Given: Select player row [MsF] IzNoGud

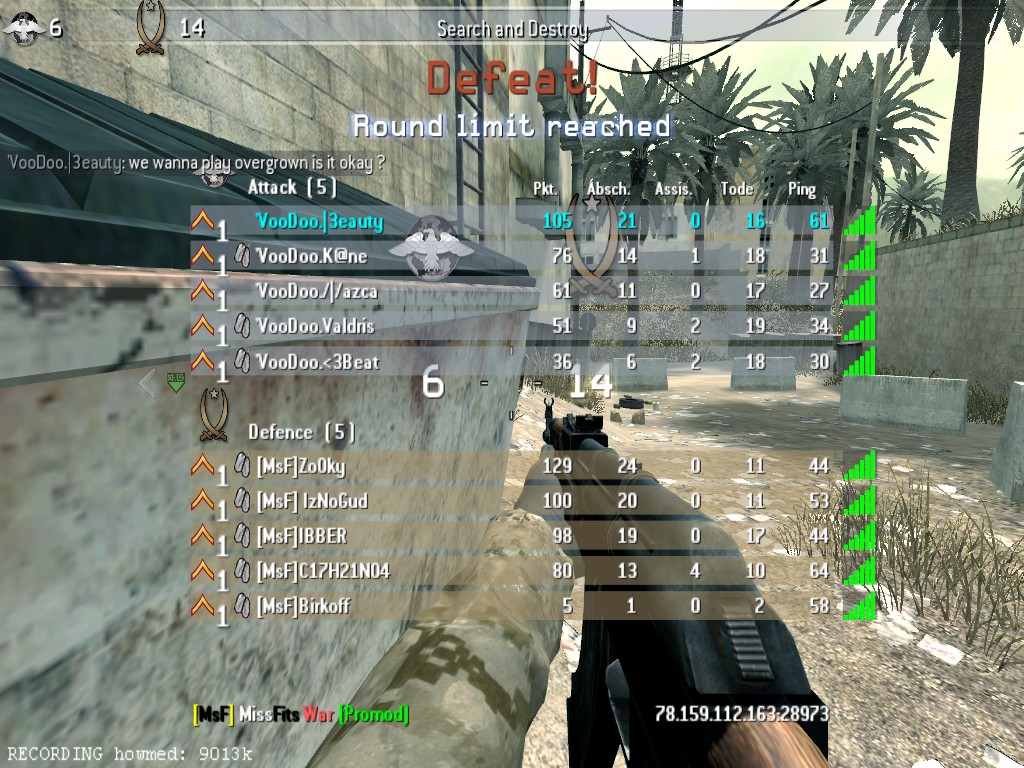Looking at the screenshot, I should (x=311, y=501).
